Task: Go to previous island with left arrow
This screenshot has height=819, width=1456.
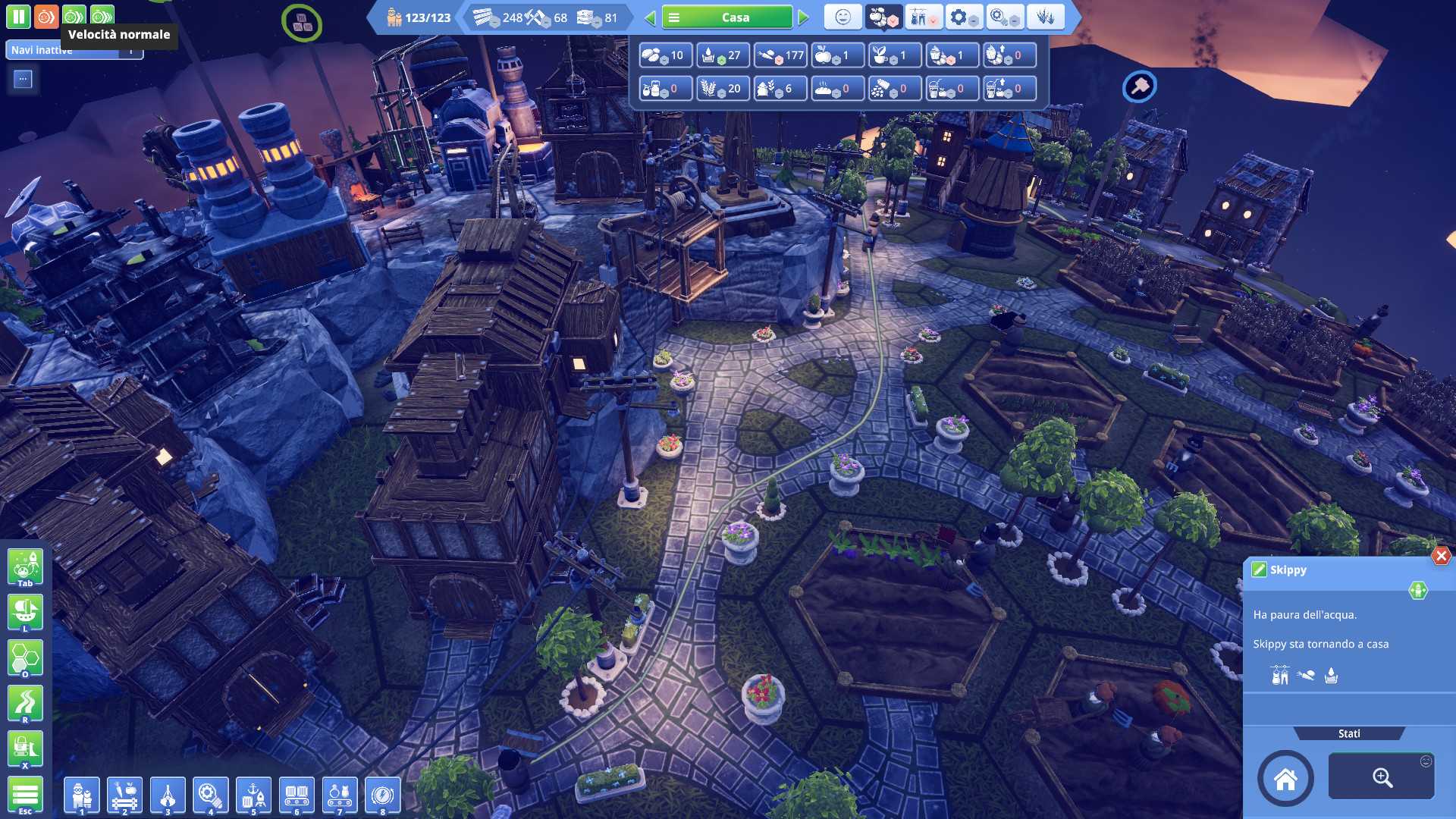Action: tap(650, 17)
